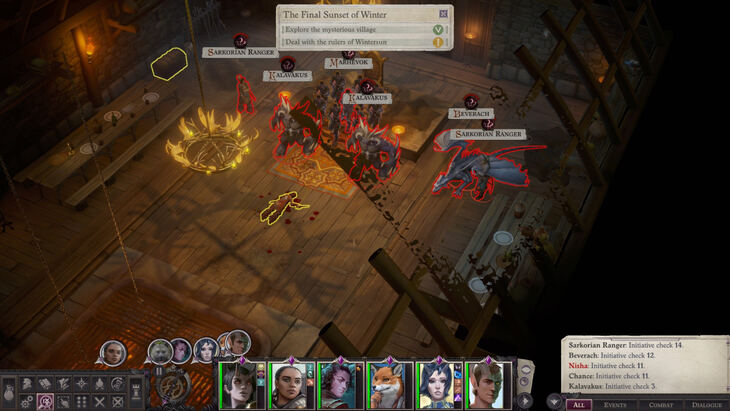Select the horned character's party portrait
Screen dimensions: 730x411
point(340,384)
